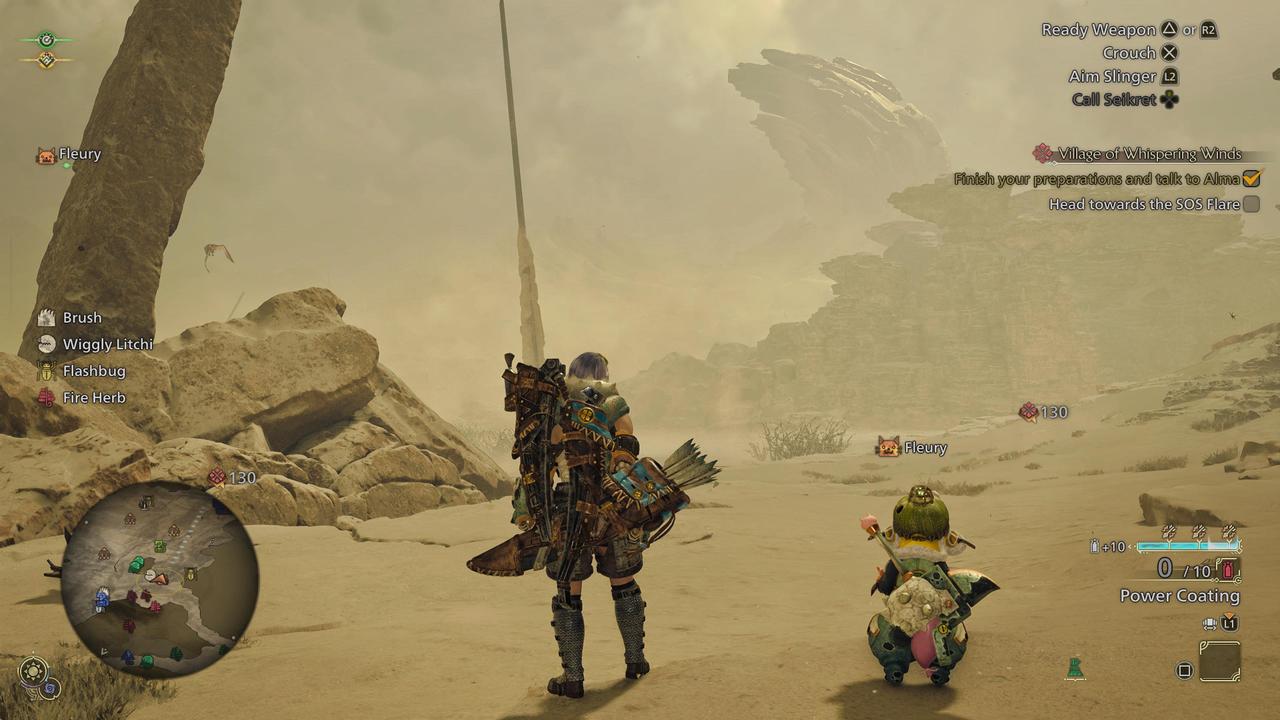Select the Village of Whispering Winds quest emblem
This screenshot has height=720, width=1280.
click(x=1042, y=153)
